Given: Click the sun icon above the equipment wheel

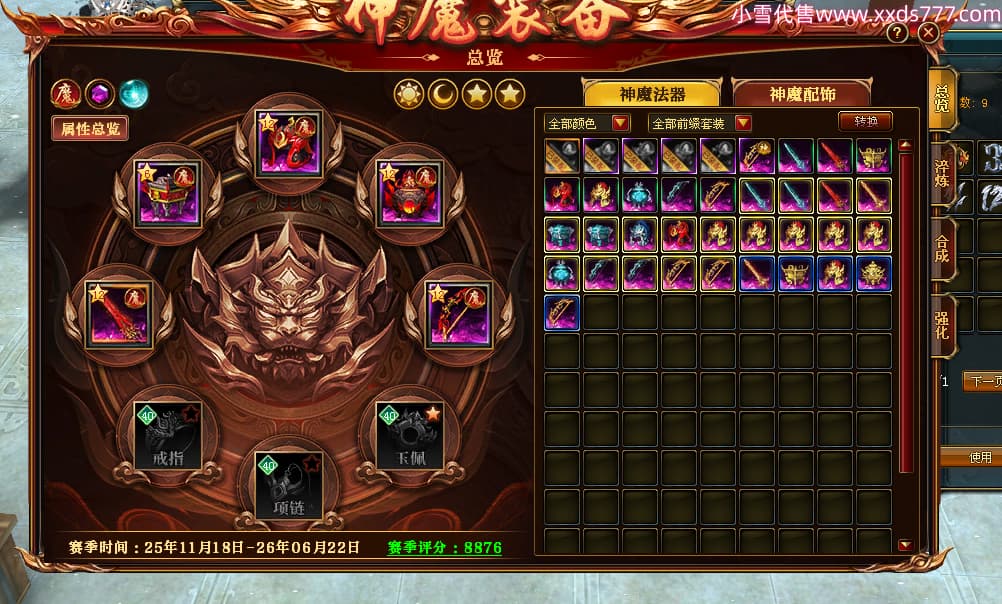Looking at the screenshot, I should coord(408,94).
